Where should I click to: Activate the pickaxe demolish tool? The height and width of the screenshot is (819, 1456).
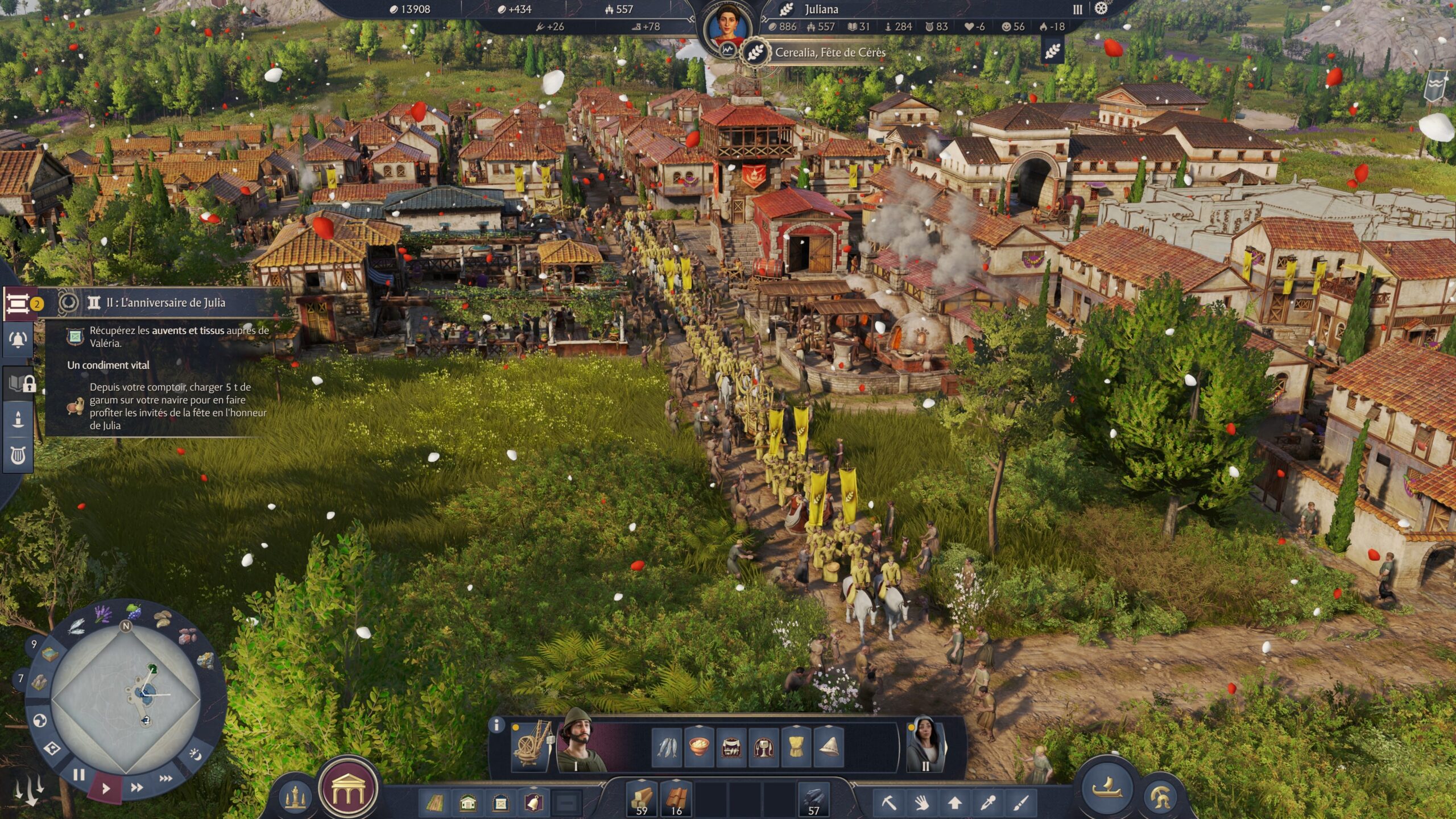click(x=889, y=803)
